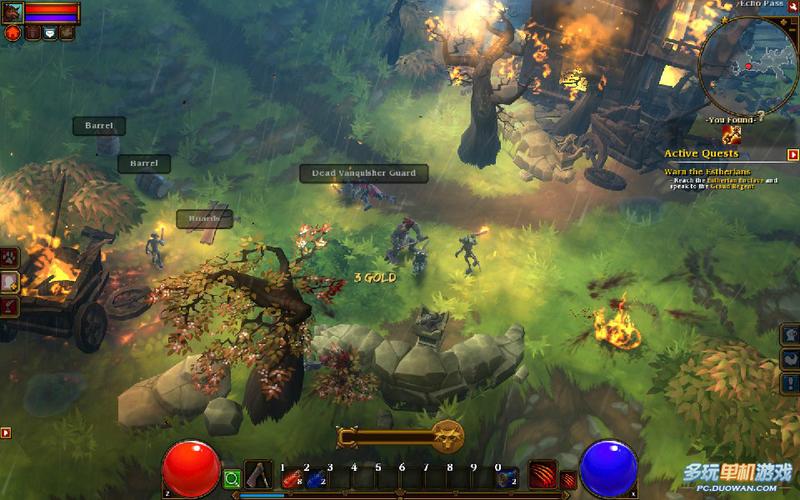
Task: Select the Dead Vanquisher Guard label
Action: (x=364, y=174)
